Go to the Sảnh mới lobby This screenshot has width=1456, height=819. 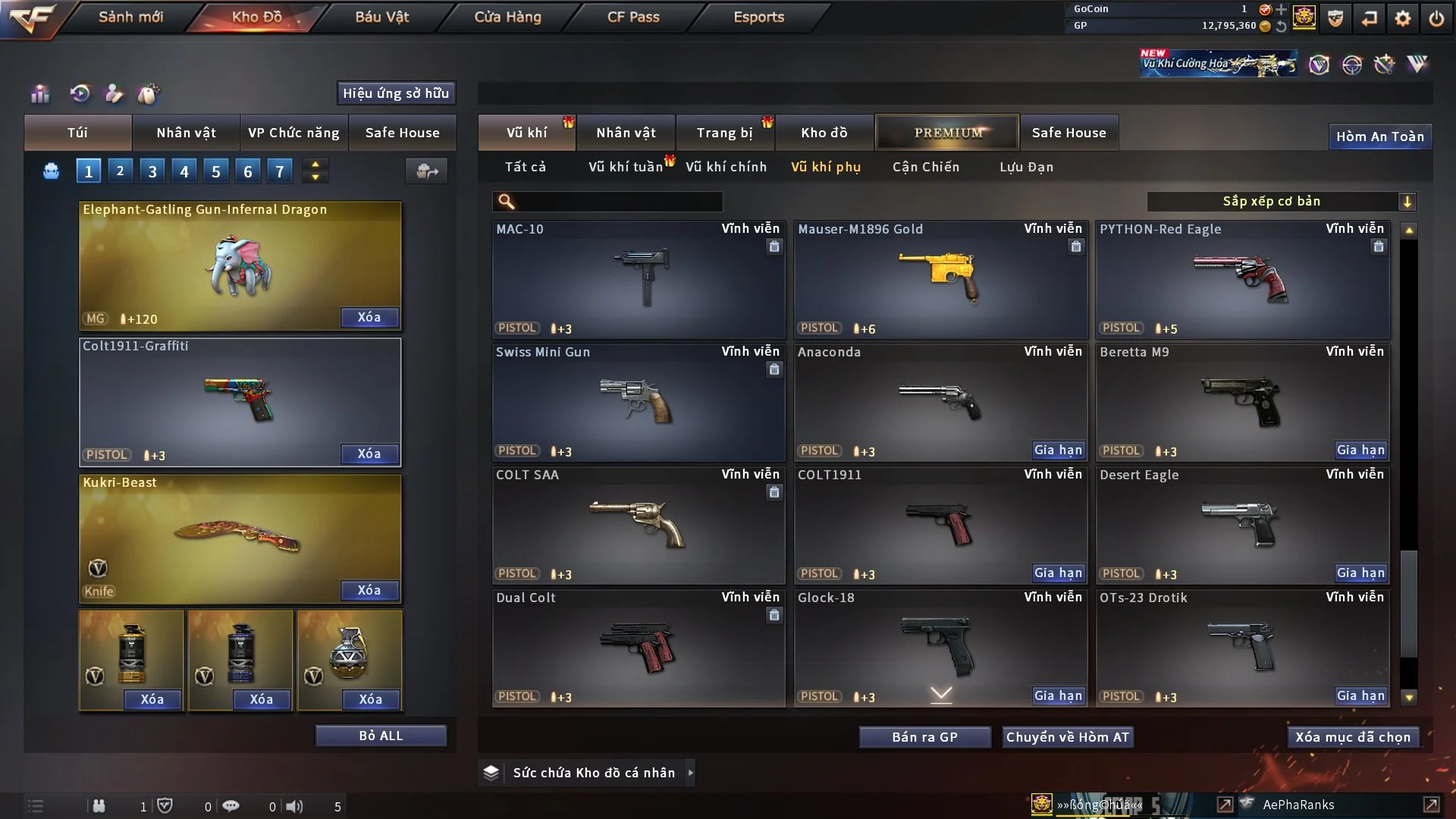pyautogui.click(x=130, y=17)
